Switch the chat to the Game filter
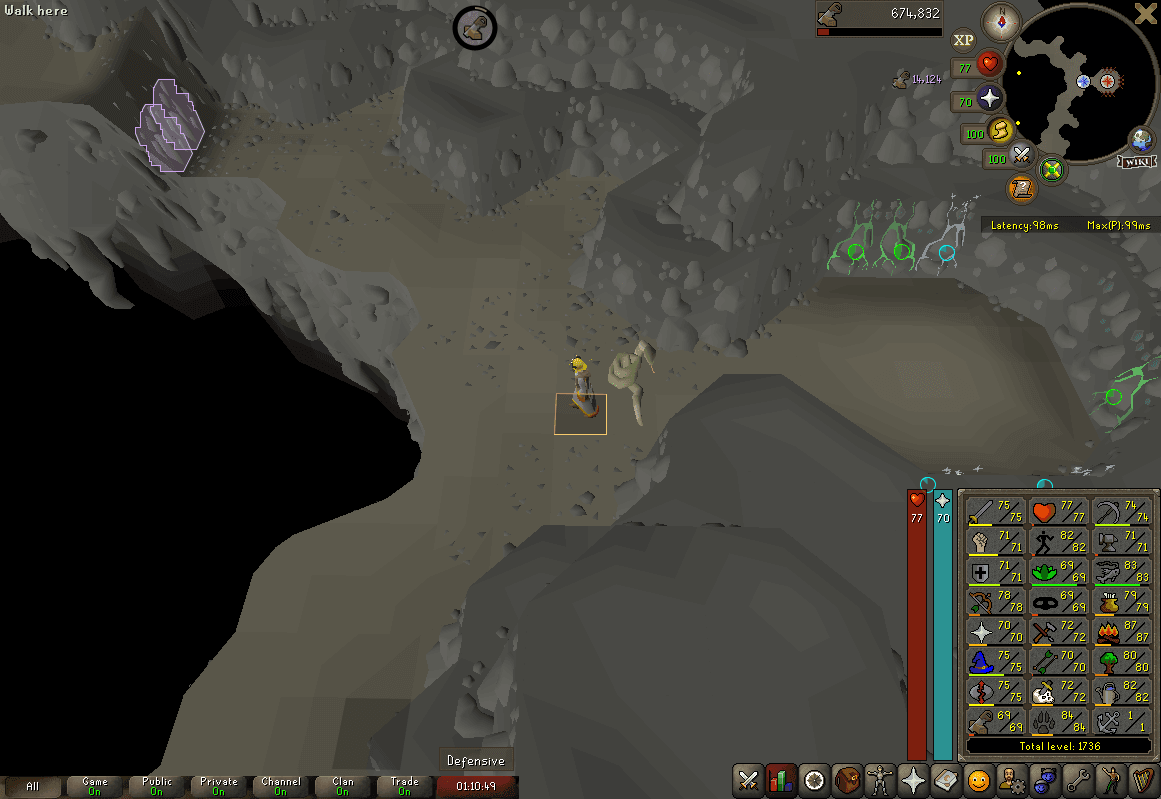This screenshot has width=1161, height=799. (95, 786)
